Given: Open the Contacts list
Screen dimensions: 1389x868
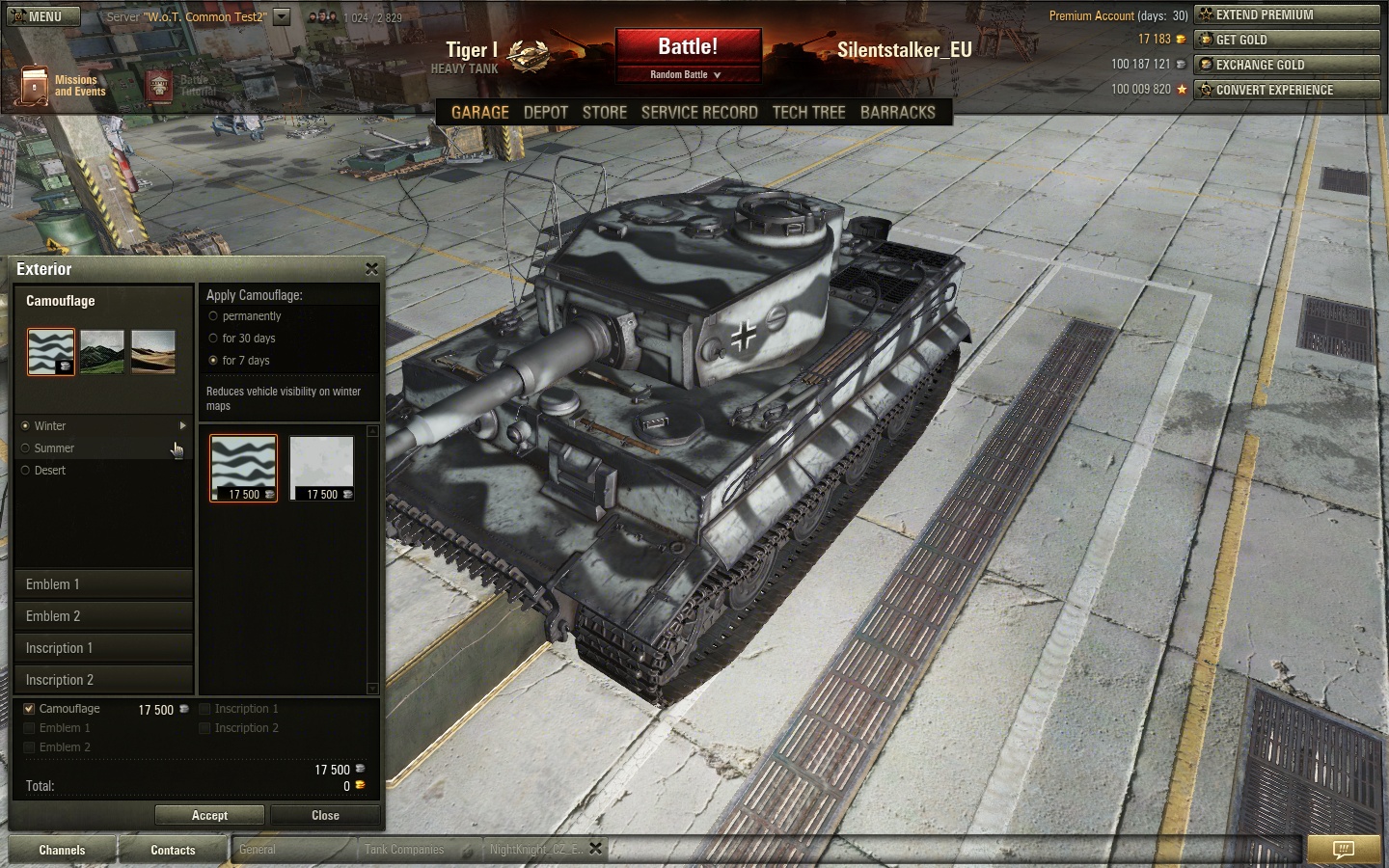Looking at the screenshot, I should [173, 850].
